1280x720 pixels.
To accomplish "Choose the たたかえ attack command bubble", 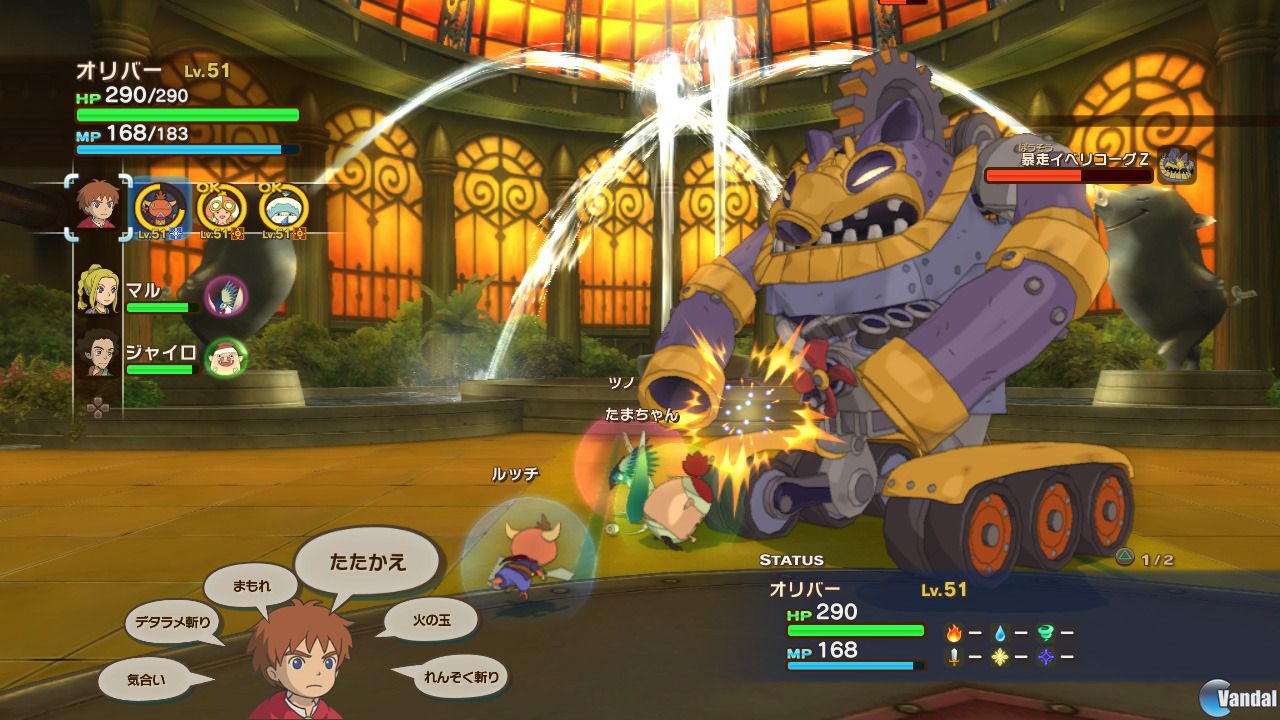I will (368, 561).
